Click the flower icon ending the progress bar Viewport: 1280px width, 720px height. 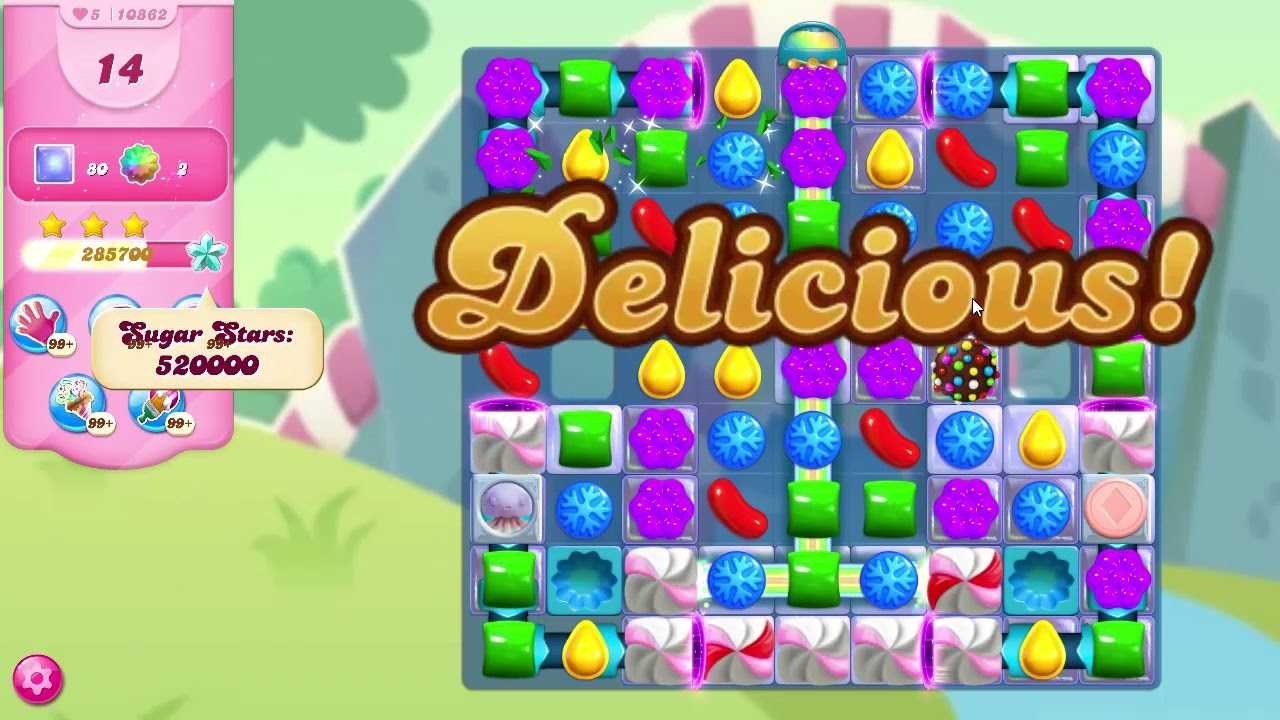(204, 252)
